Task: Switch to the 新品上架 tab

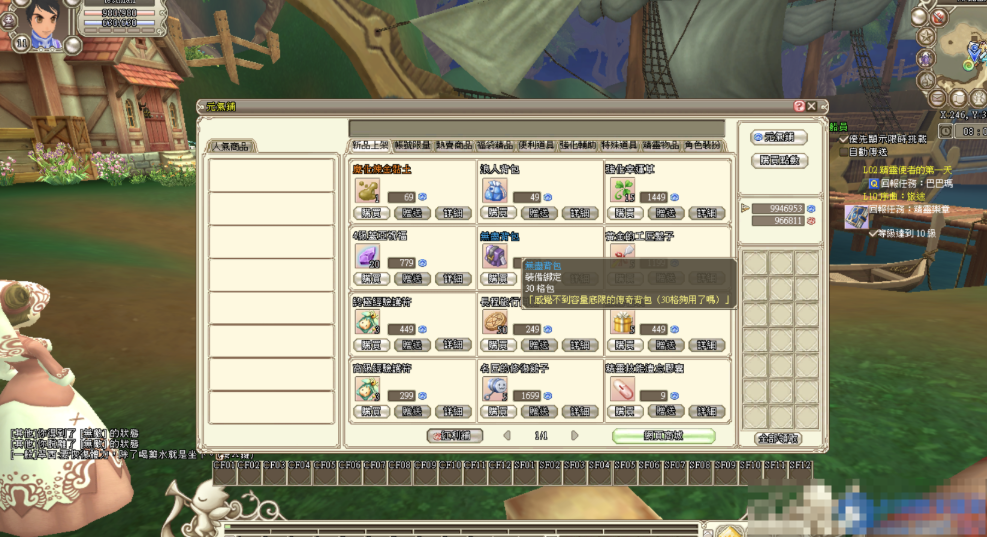Action: pos(370,145)
